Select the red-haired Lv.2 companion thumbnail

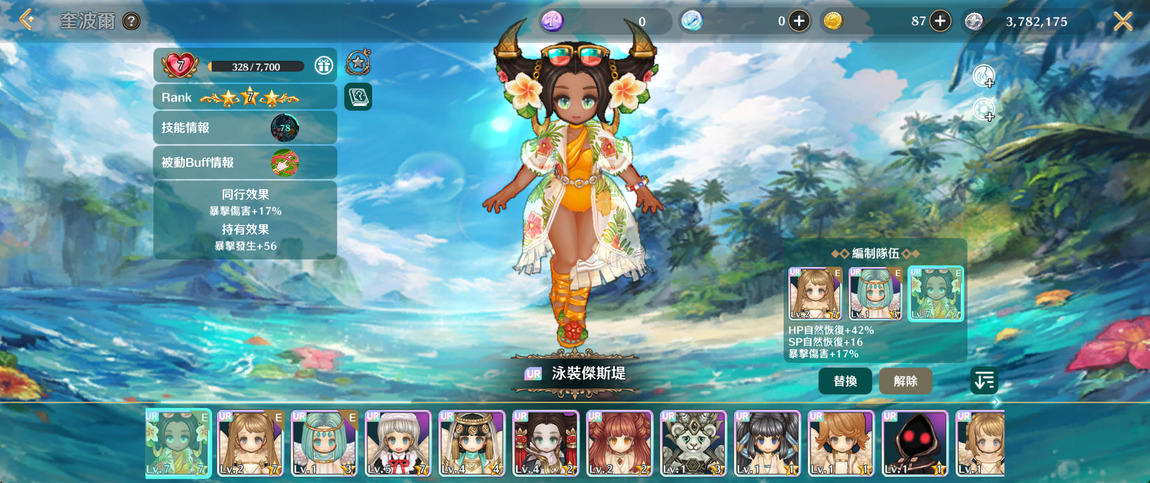tap(619, 443)
